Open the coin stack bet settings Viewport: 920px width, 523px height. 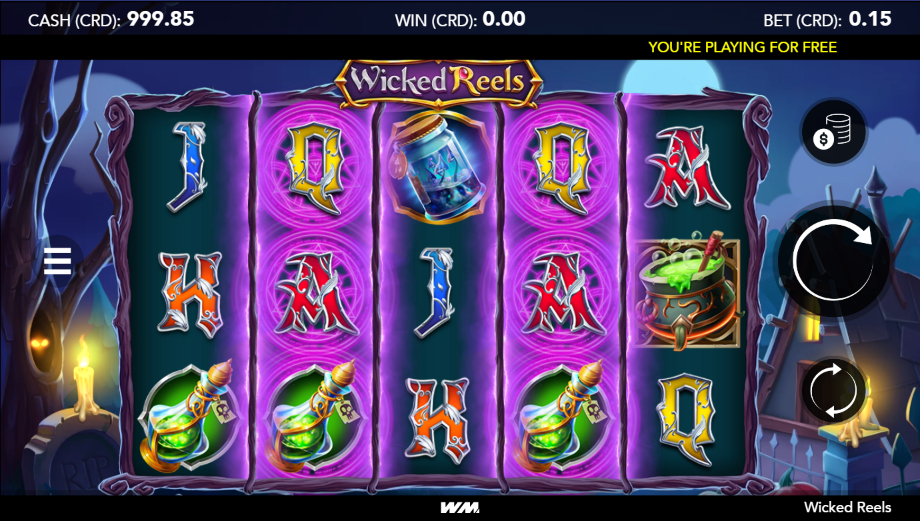tap(833, 133)
